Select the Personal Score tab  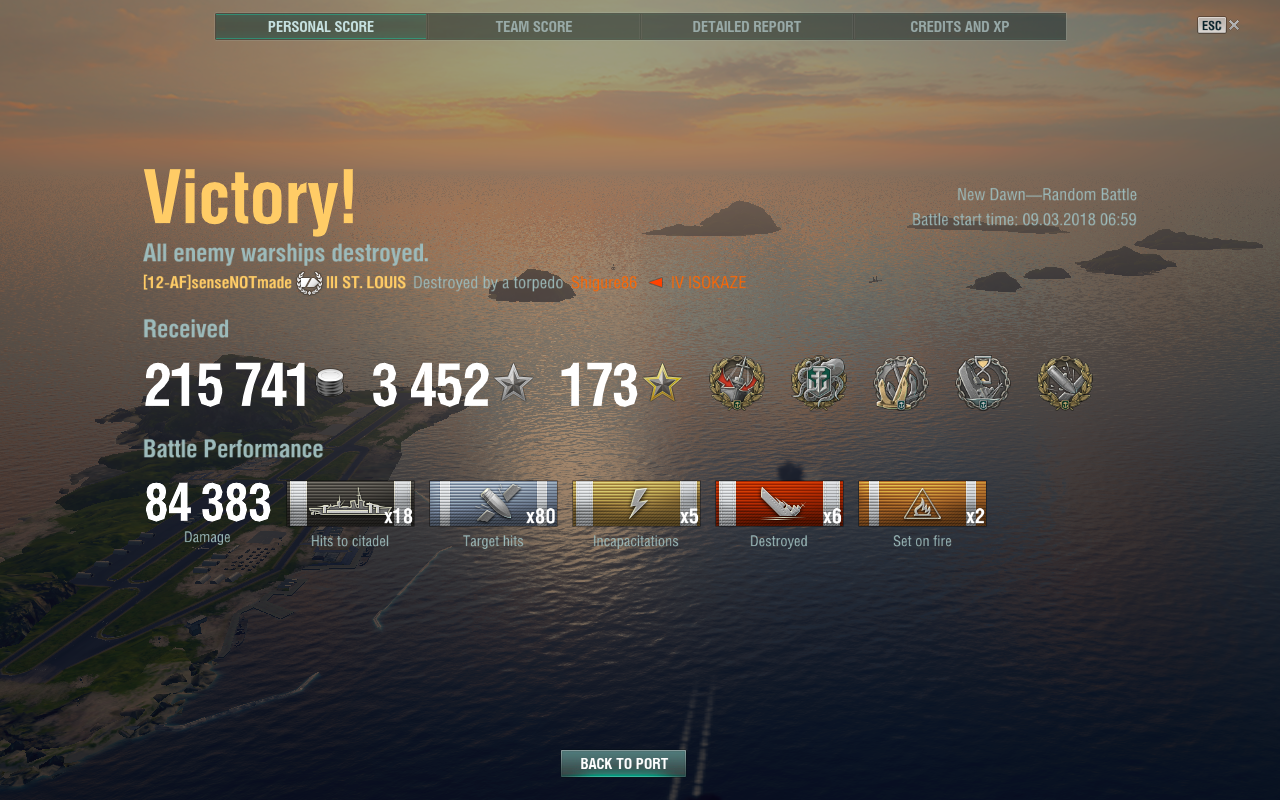pyautogui.click(x=321, y=27)
